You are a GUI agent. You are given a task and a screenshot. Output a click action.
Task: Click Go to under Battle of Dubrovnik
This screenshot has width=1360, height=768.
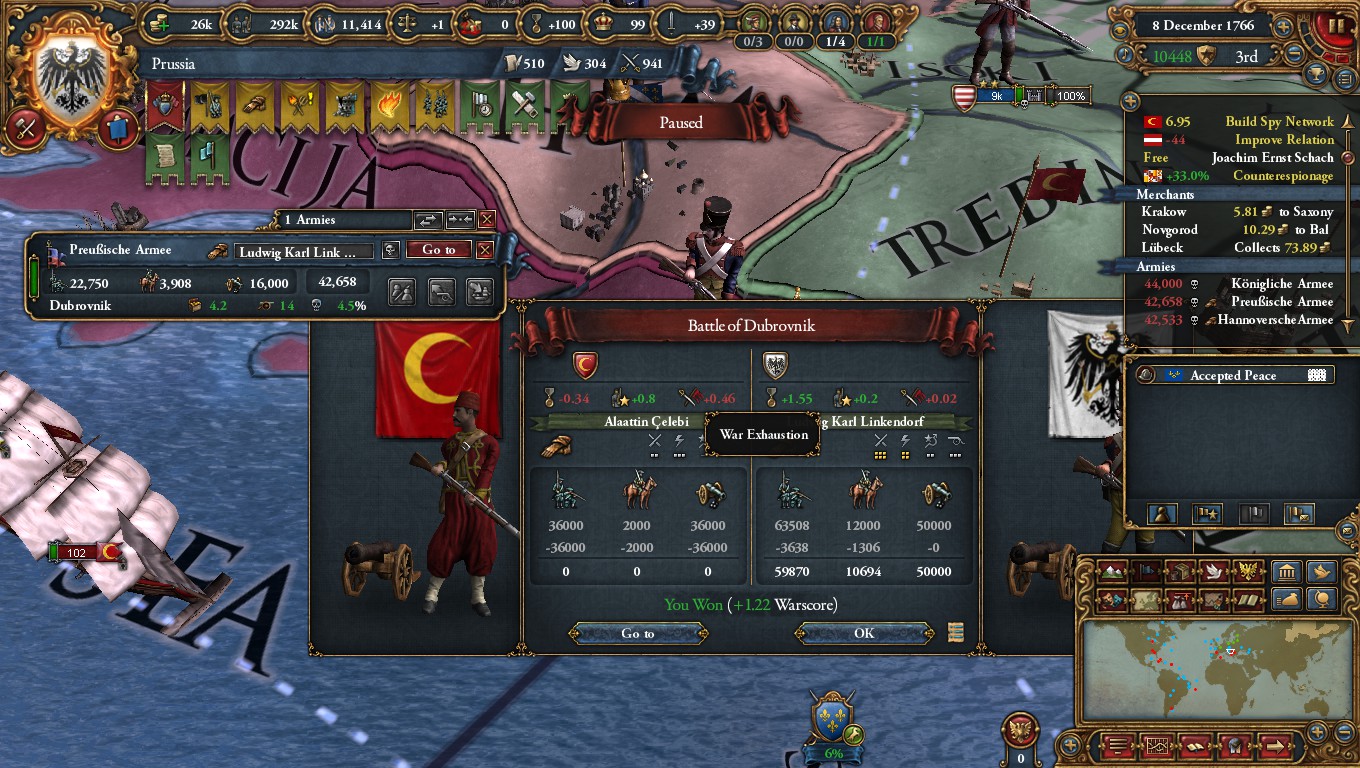[x=637, y=633]
